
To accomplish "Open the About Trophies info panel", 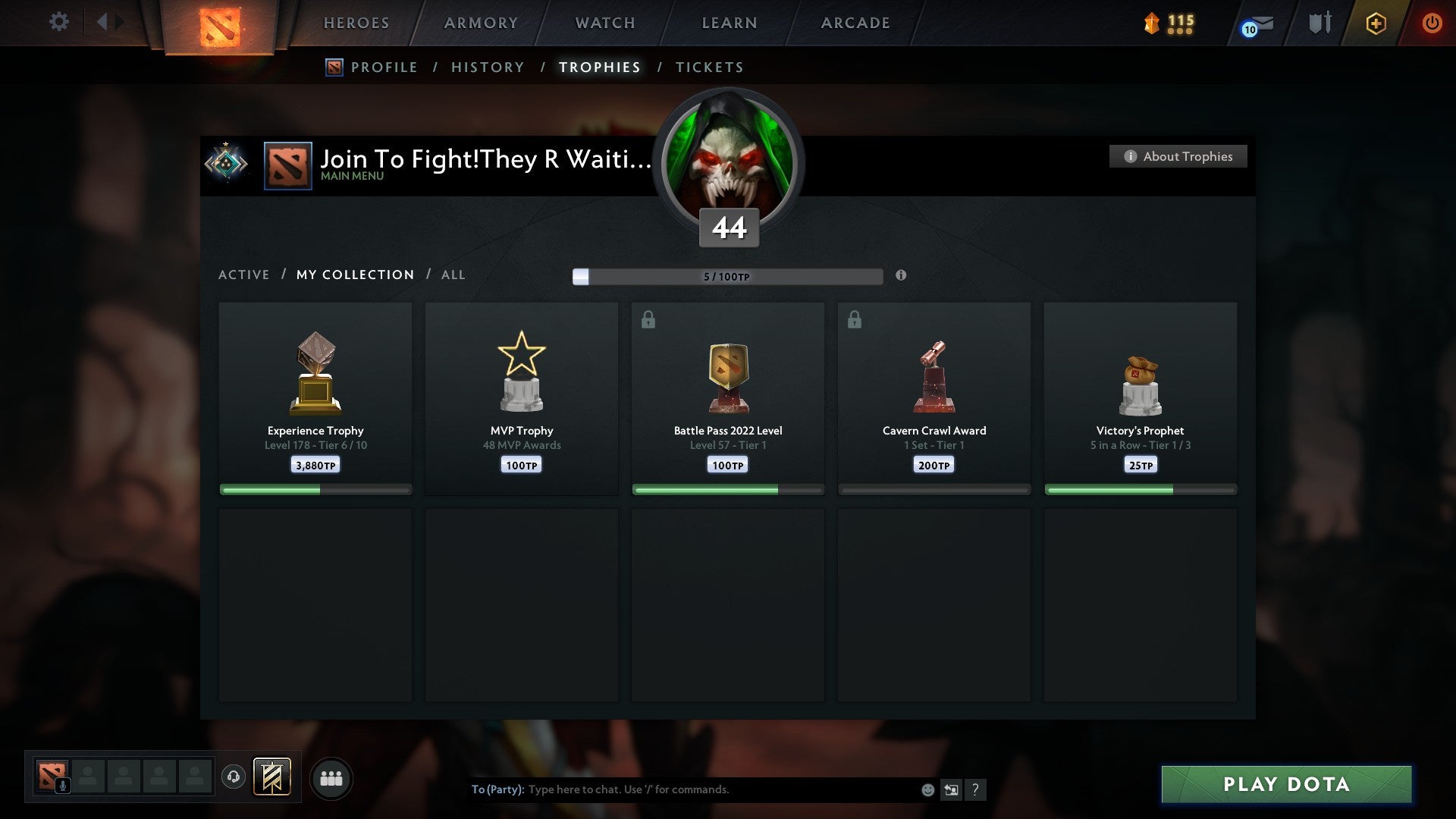I will (1178, 156).
